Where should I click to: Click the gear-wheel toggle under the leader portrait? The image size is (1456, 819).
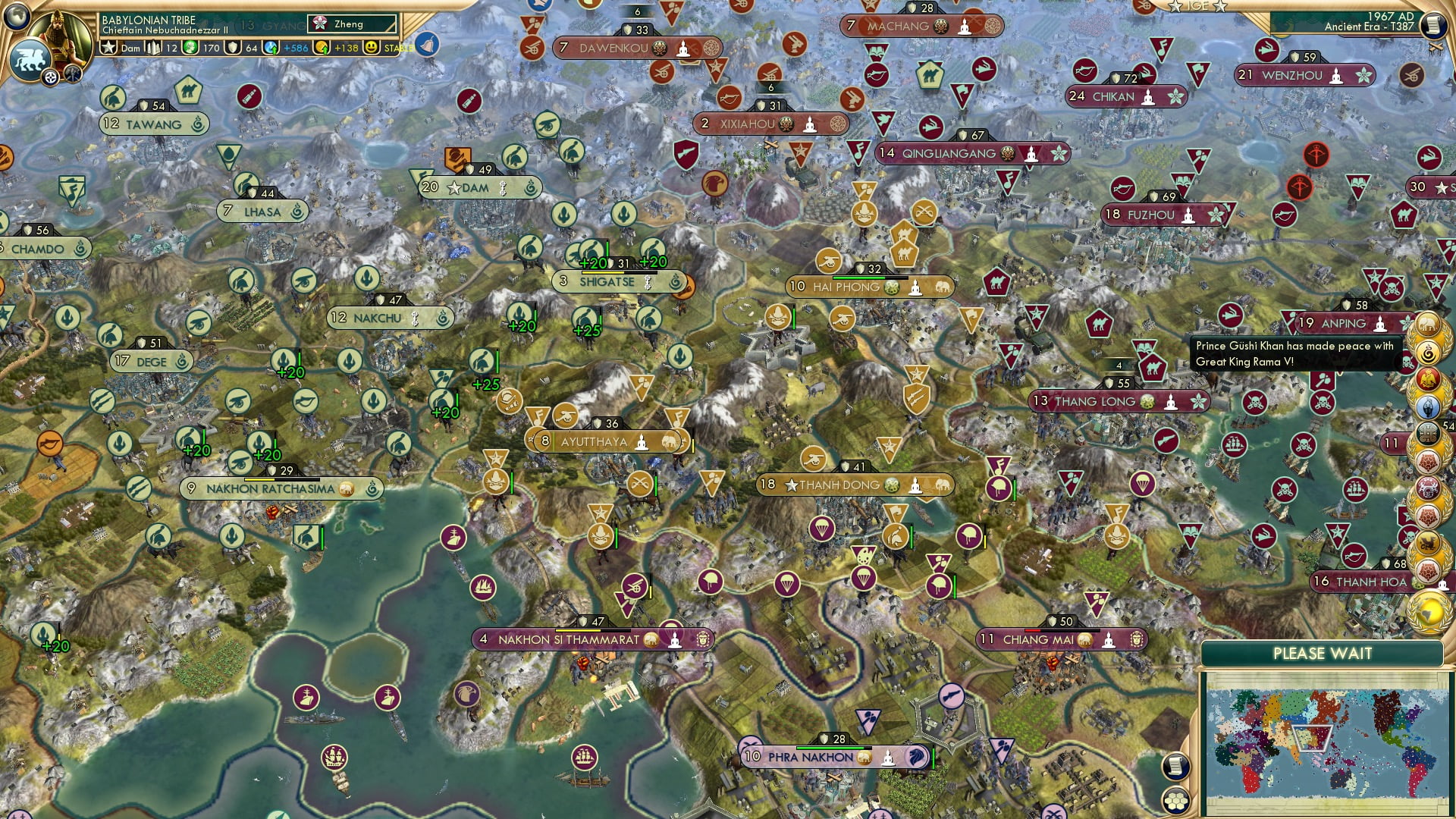tap(49, 77)
